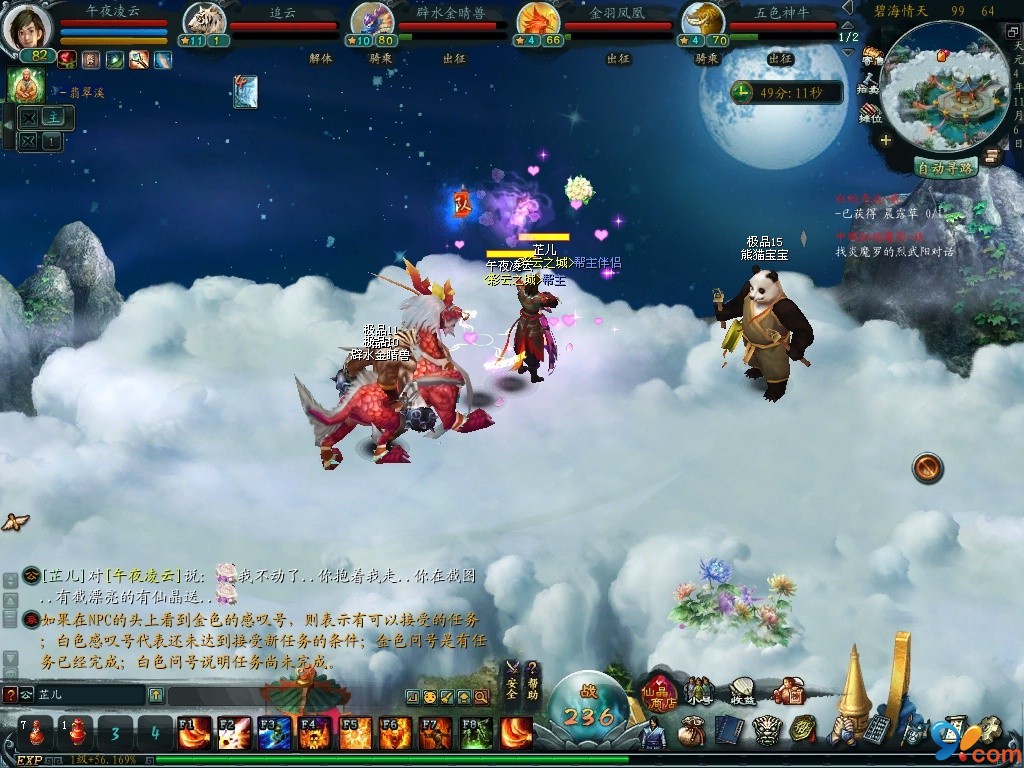Toggle the 安全 safe mode button
The image size is (1024, 768).
pos(512,682)
